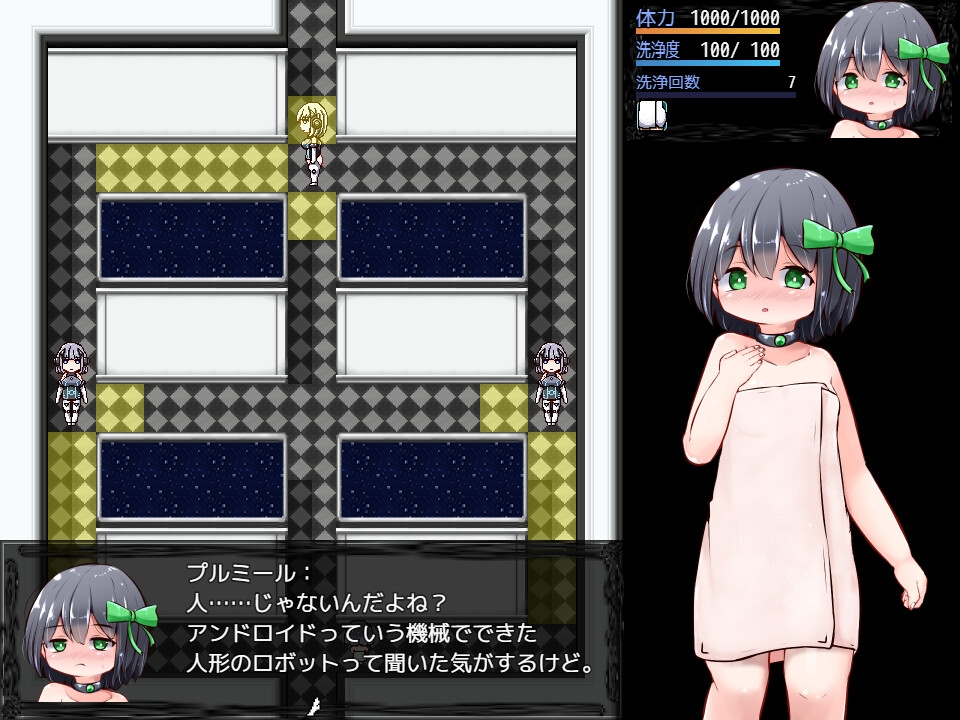The height and width of the screenshot is (720, 960).
Task: Click the white towel status icon
Action: [x=651, y=114]
